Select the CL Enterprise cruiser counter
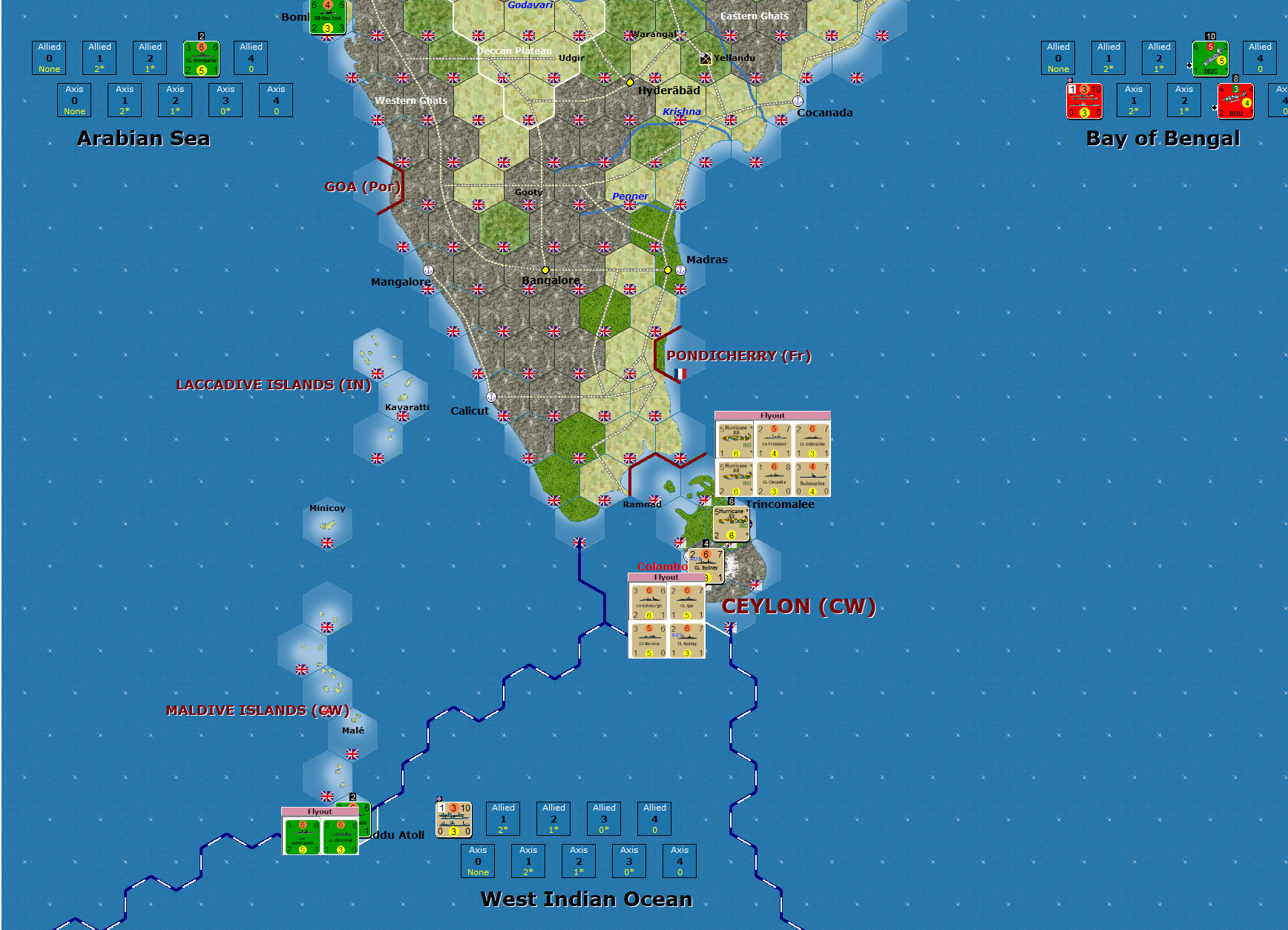The height and width of the screenshot is (930, 1288). 812,441
